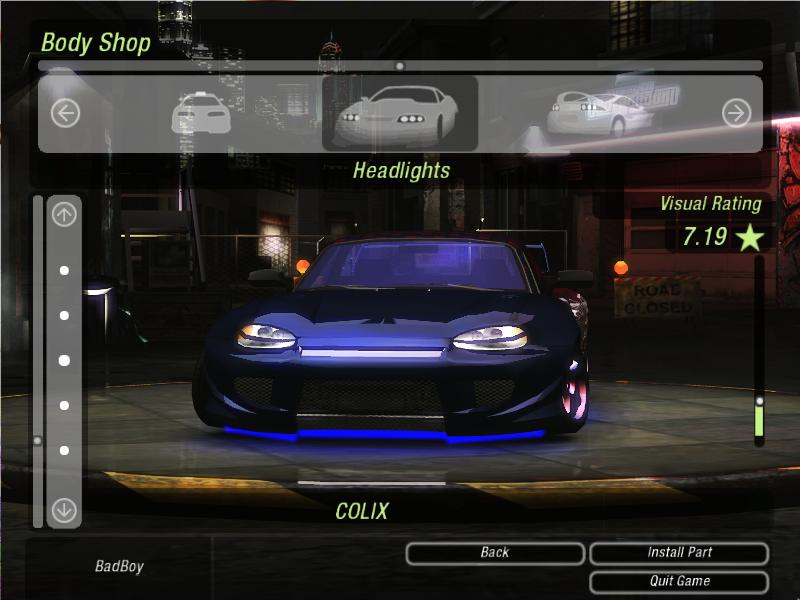Select the highlighted Headlights thumbnail
This screenshot has height=600, width=800.
point(399,113)
